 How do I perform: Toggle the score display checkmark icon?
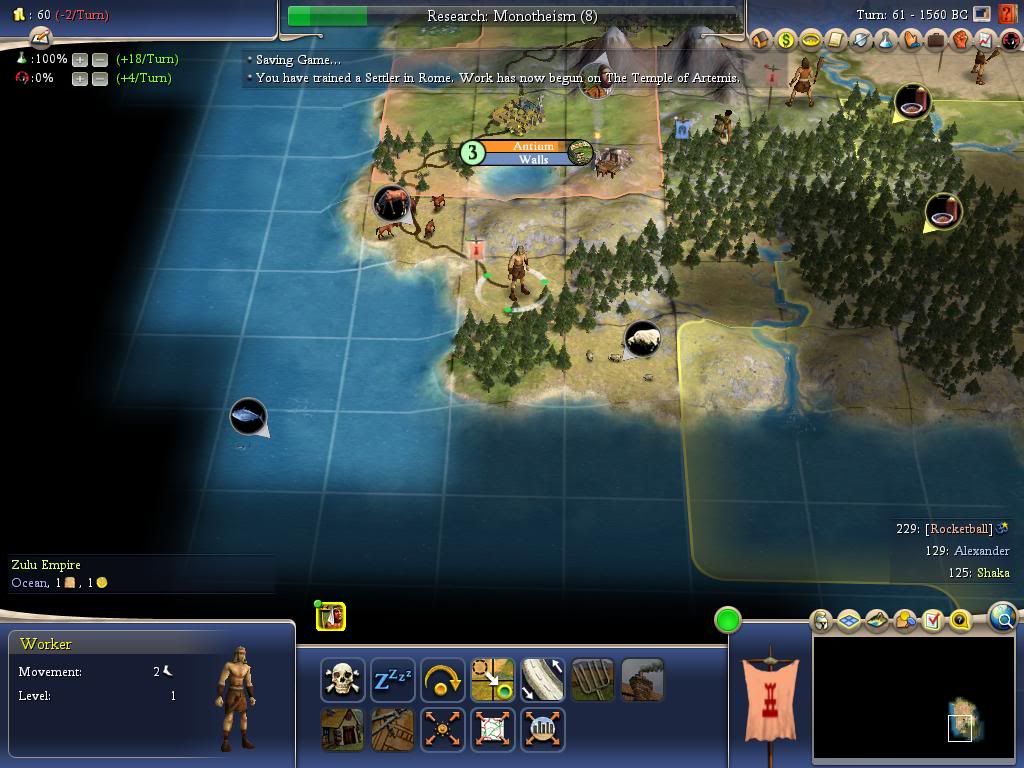[932, 621]
